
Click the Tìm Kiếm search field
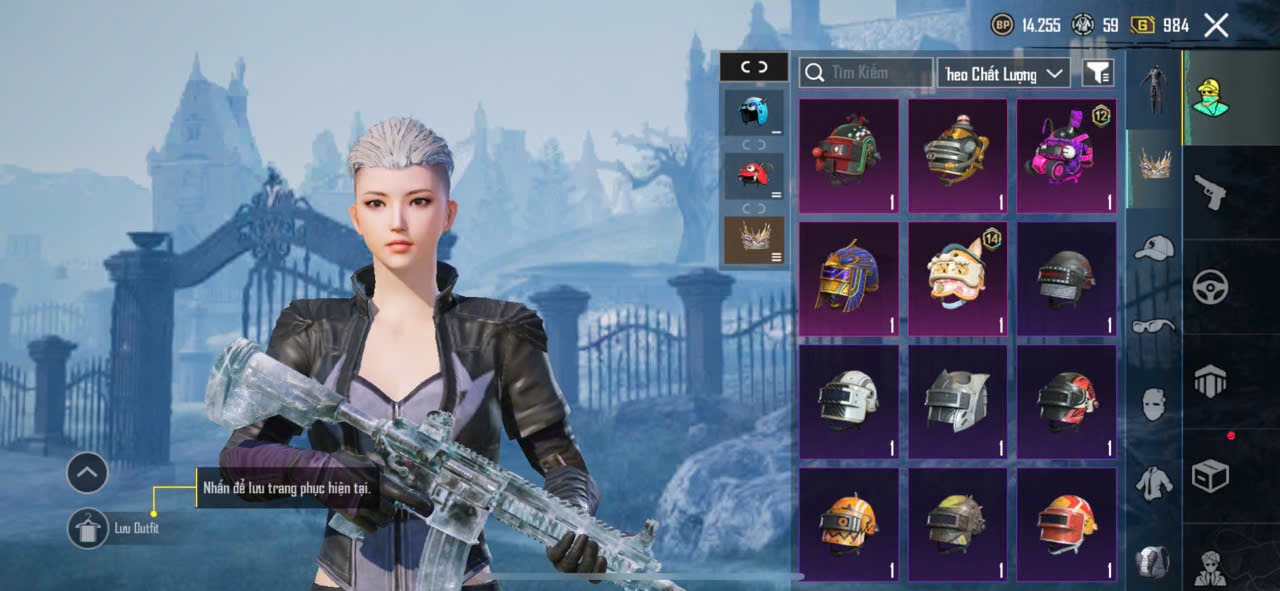pyautogui.click(x=866, y=72)
